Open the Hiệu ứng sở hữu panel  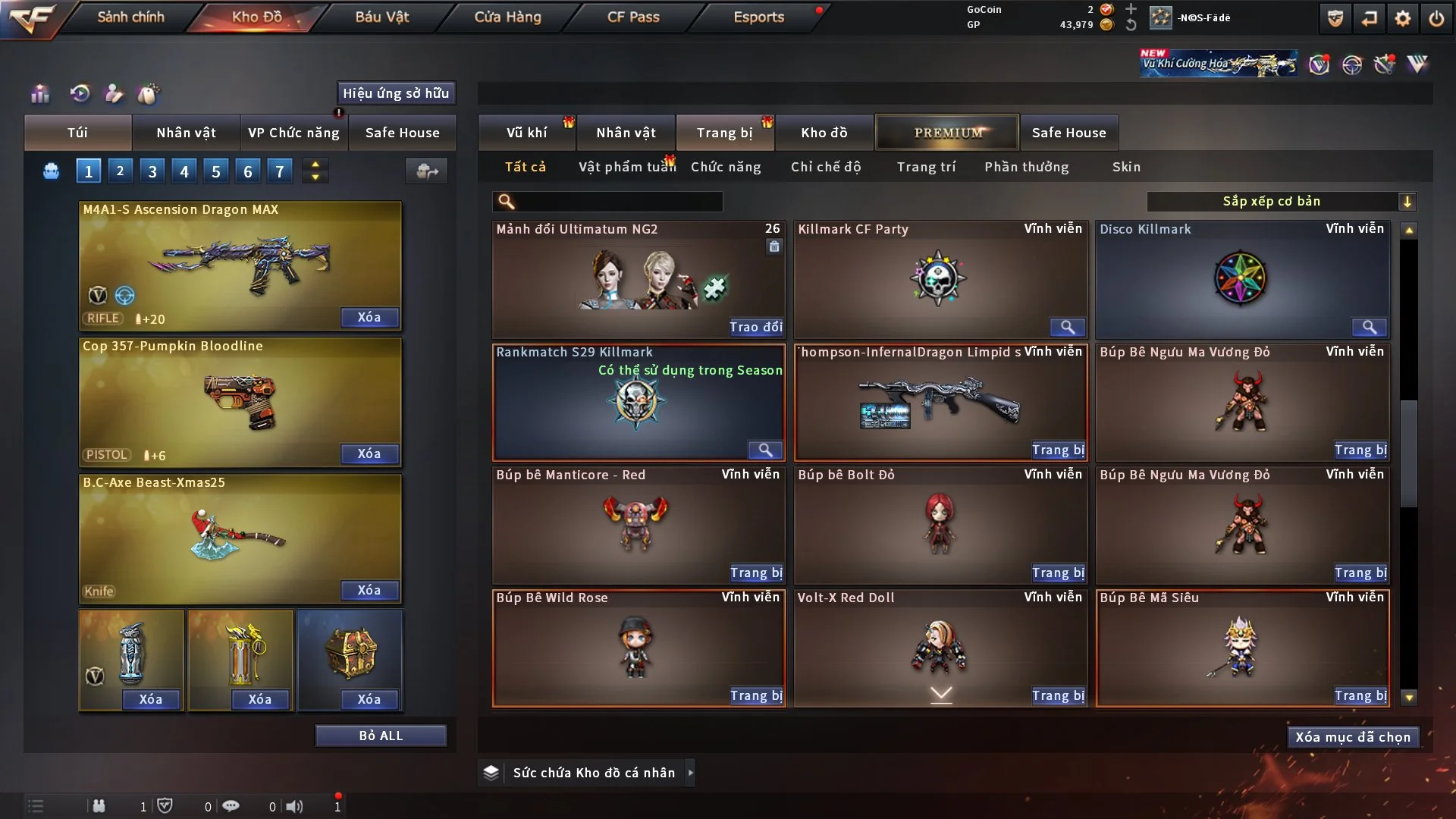(x=396, y=93)
